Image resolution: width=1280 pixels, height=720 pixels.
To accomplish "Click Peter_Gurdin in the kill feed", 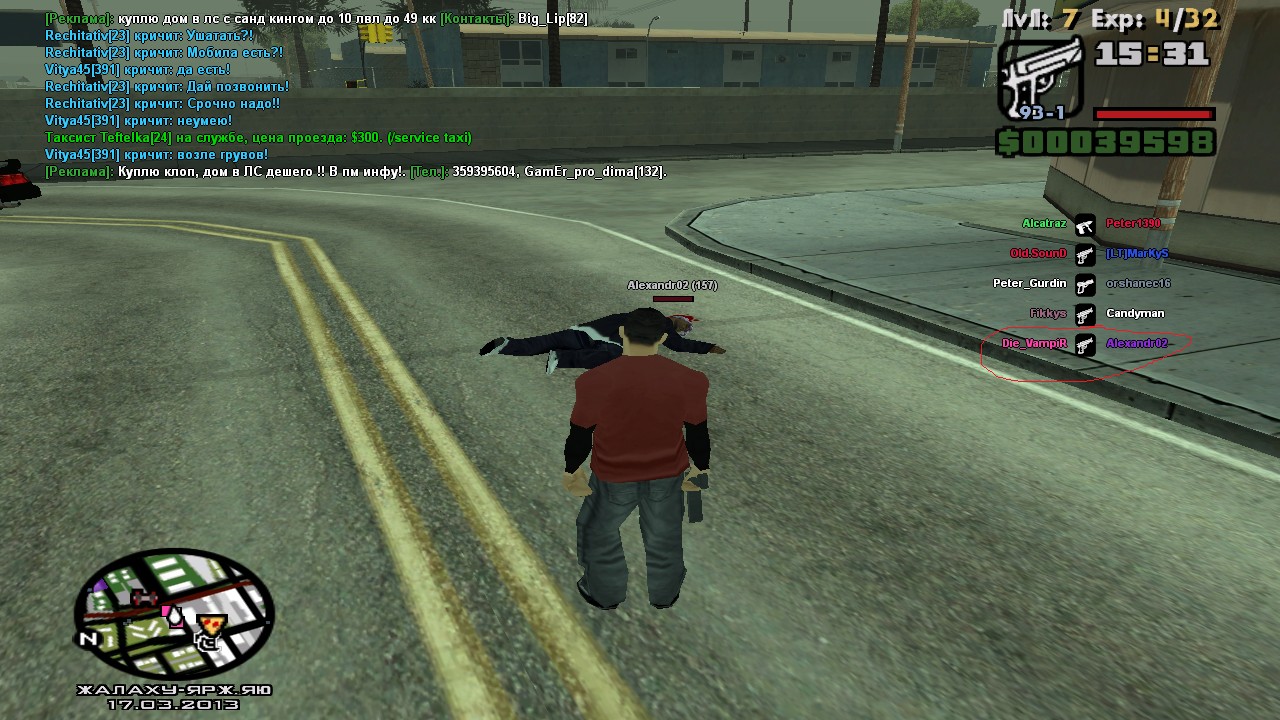I will (1029, 284).
